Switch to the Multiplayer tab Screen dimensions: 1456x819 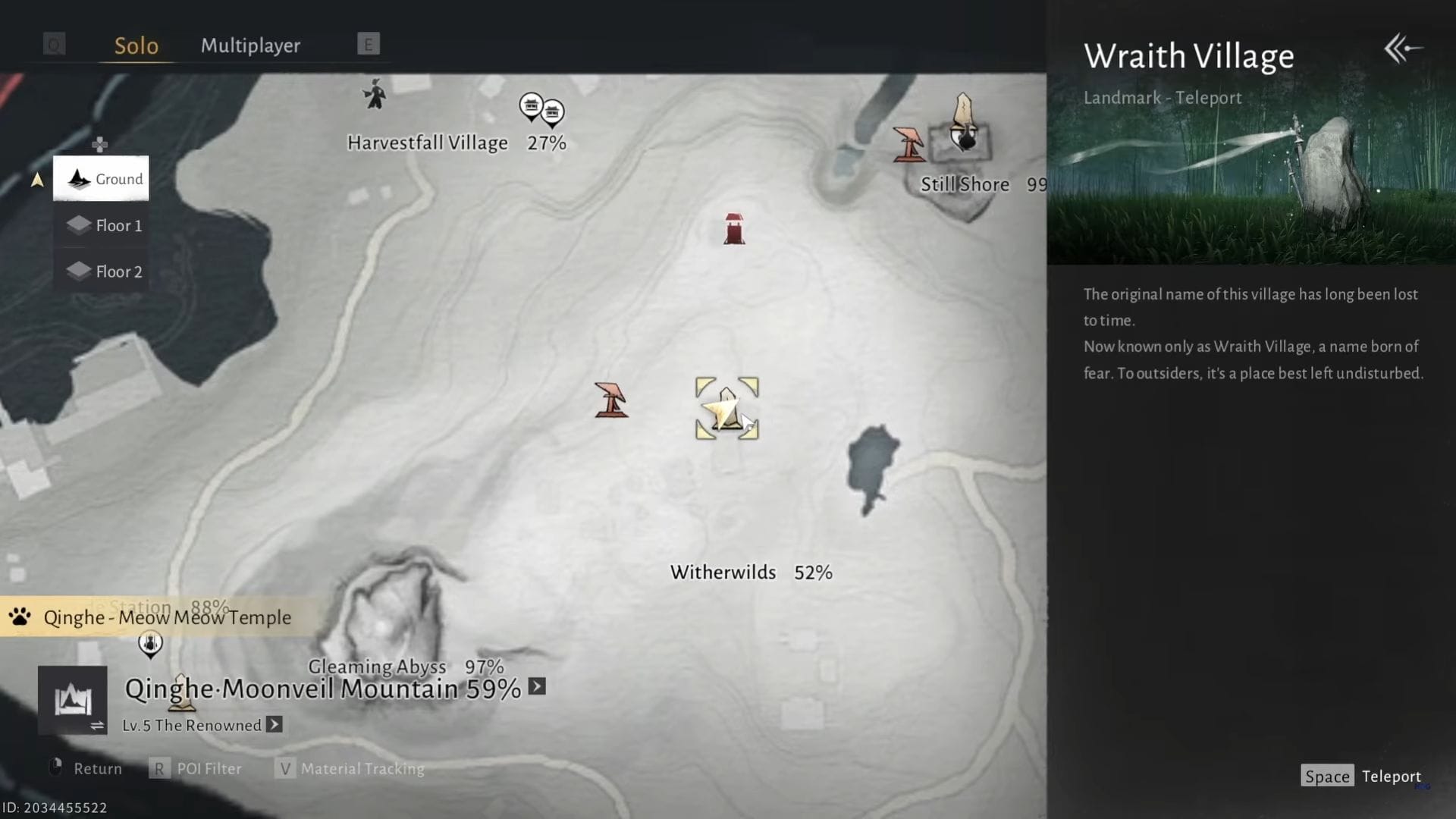(x=250, y=45)
